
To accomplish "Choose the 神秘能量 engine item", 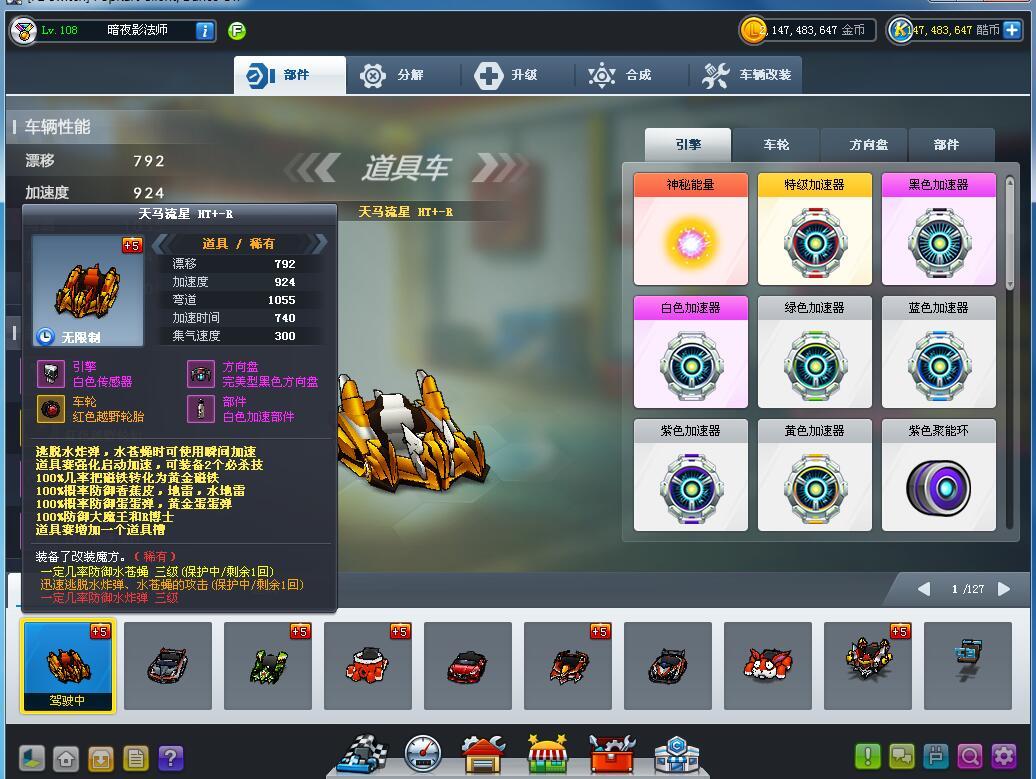I will [690, 229].
